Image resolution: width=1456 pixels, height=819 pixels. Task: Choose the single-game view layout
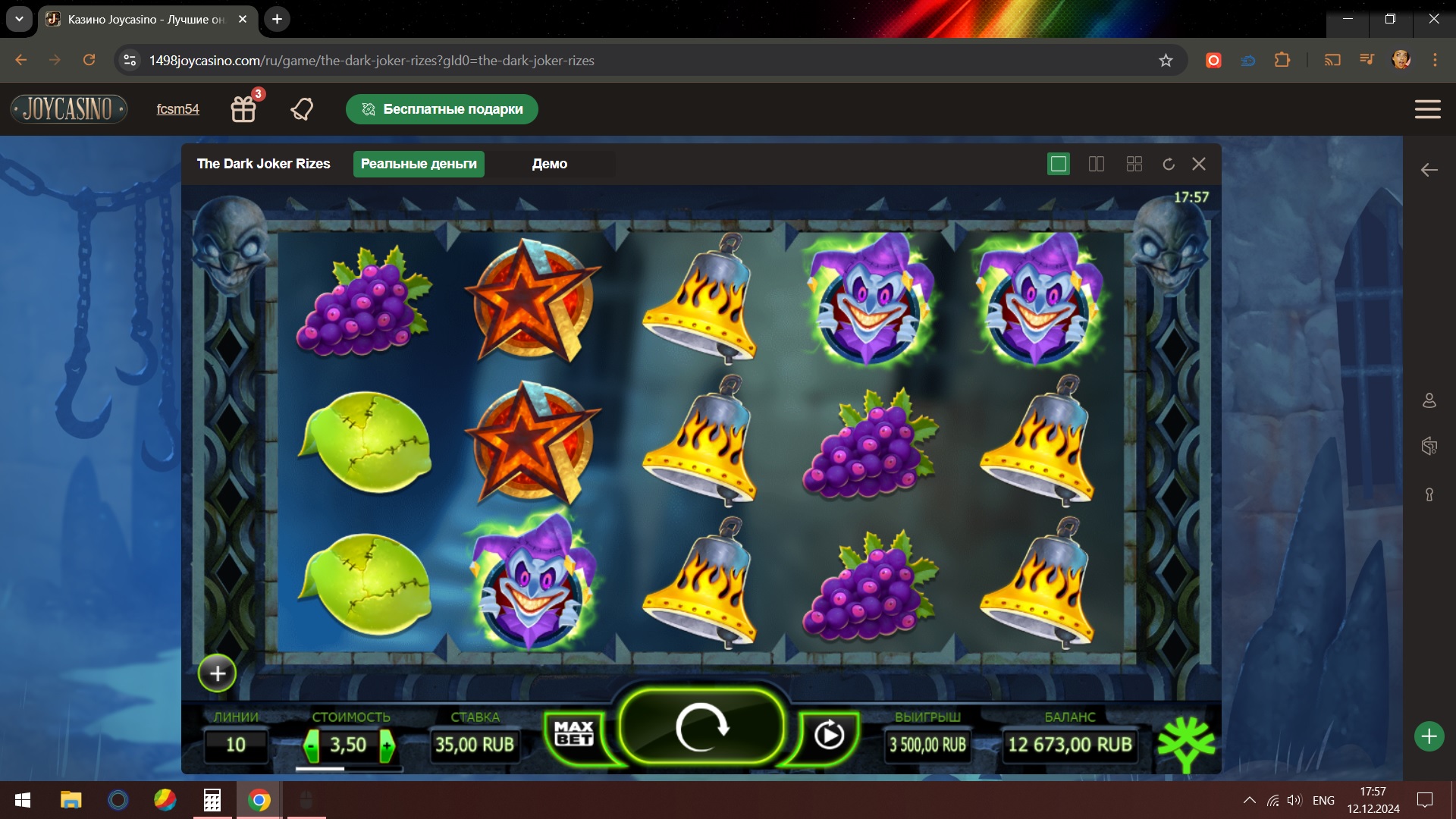[x=1058, y=164]
